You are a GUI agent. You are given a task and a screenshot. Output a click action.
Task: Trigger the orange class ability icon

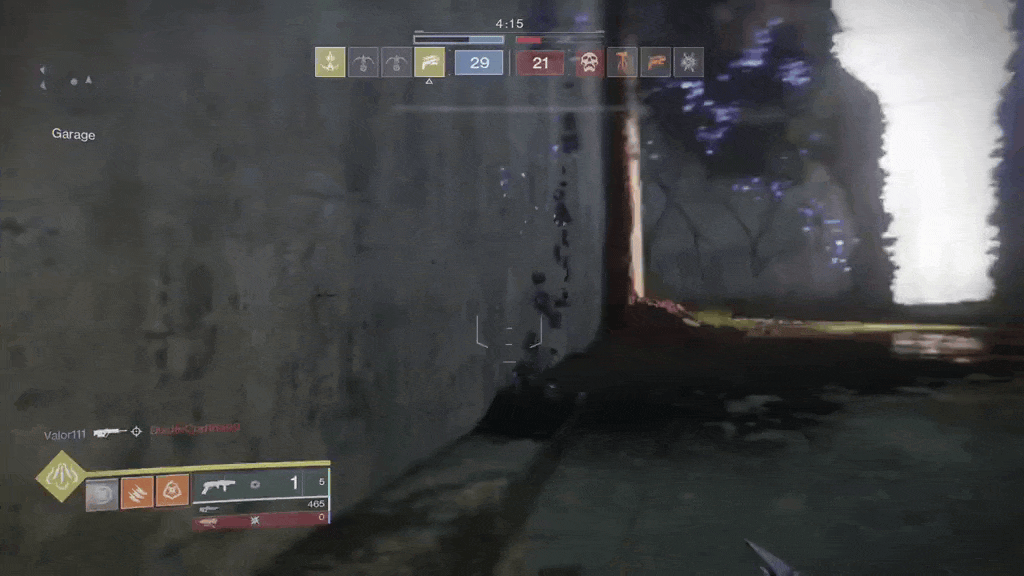(172, 491)
